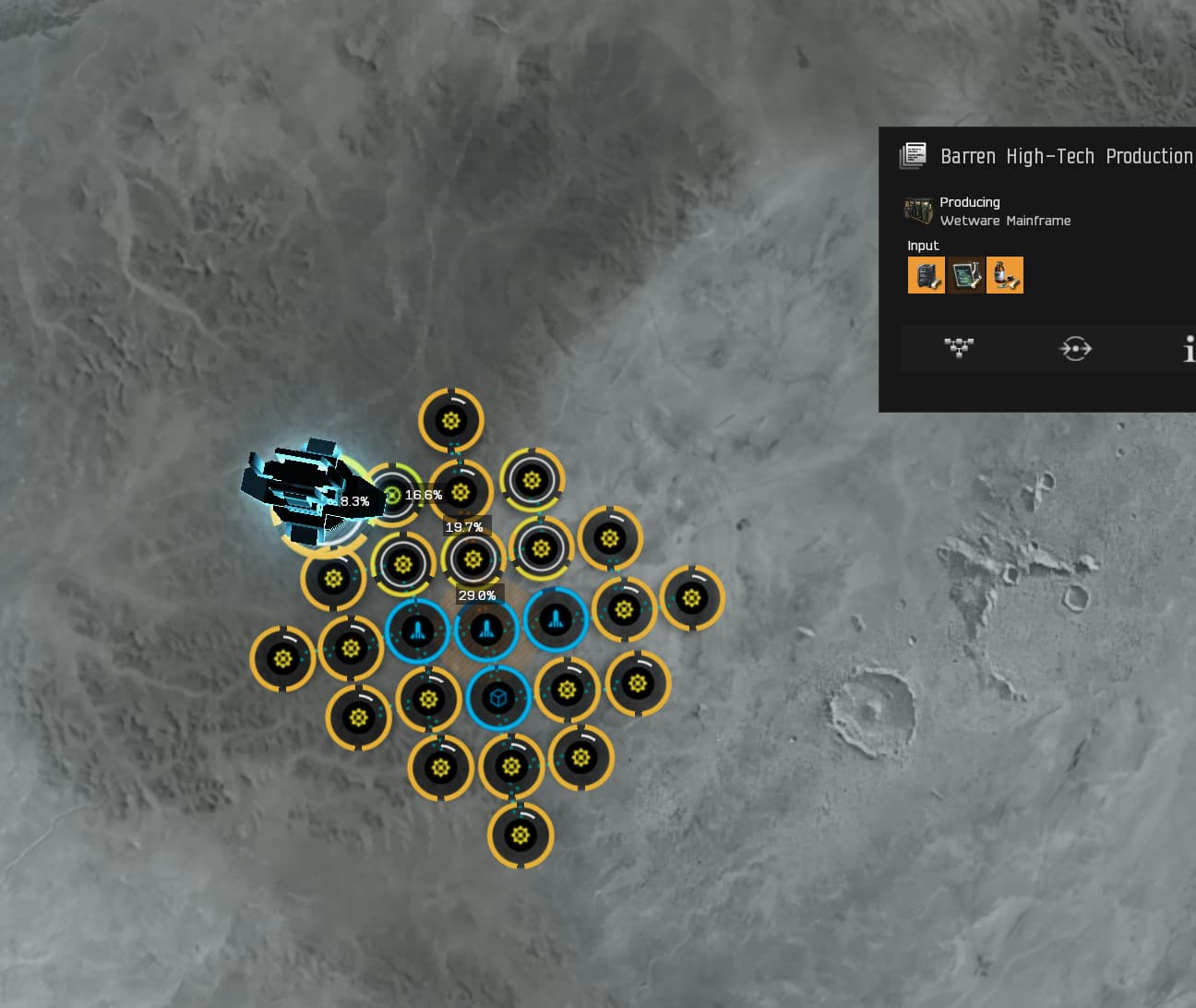Viewport: 1196px width, 1008px height.
Task: Select the Supercomputers input icon
Action: [x=926, y=275]
